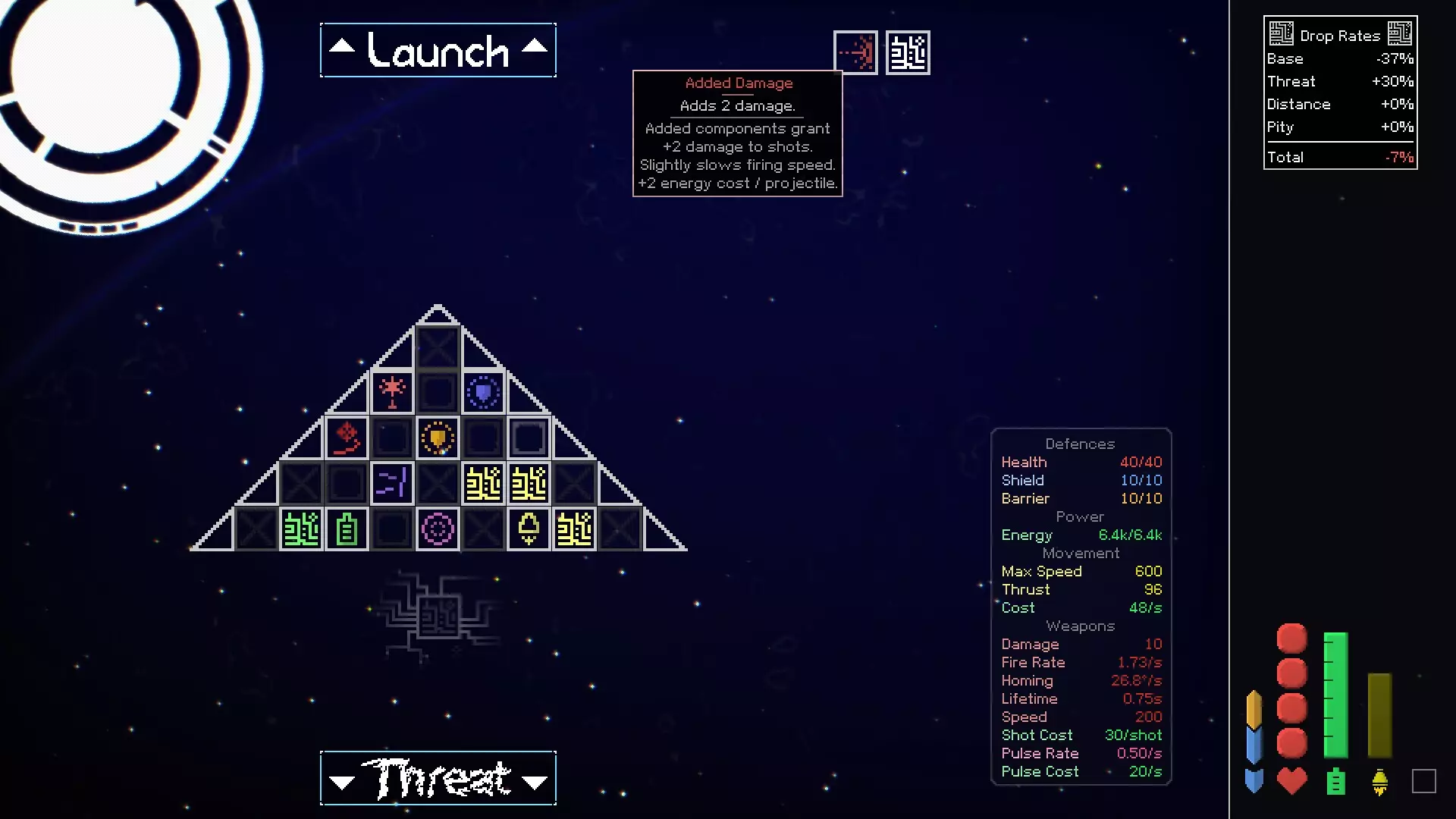1456x819 pixels.
Task: Select the circuit component icon beside Added Damage
Action: coord(908,52)
